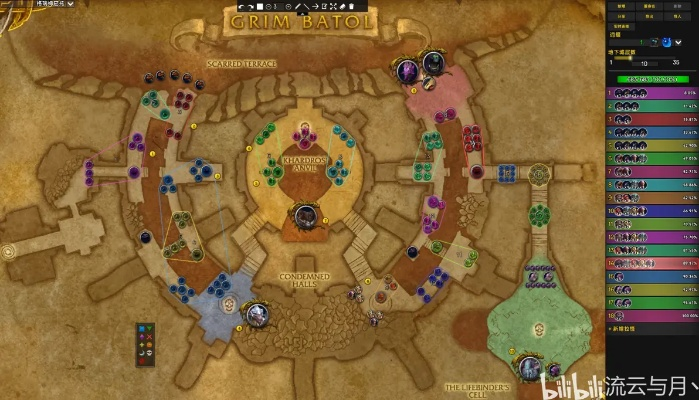Choose pull number 10 in the sidebar
699x400 pixels.
[x=652, y=211]
